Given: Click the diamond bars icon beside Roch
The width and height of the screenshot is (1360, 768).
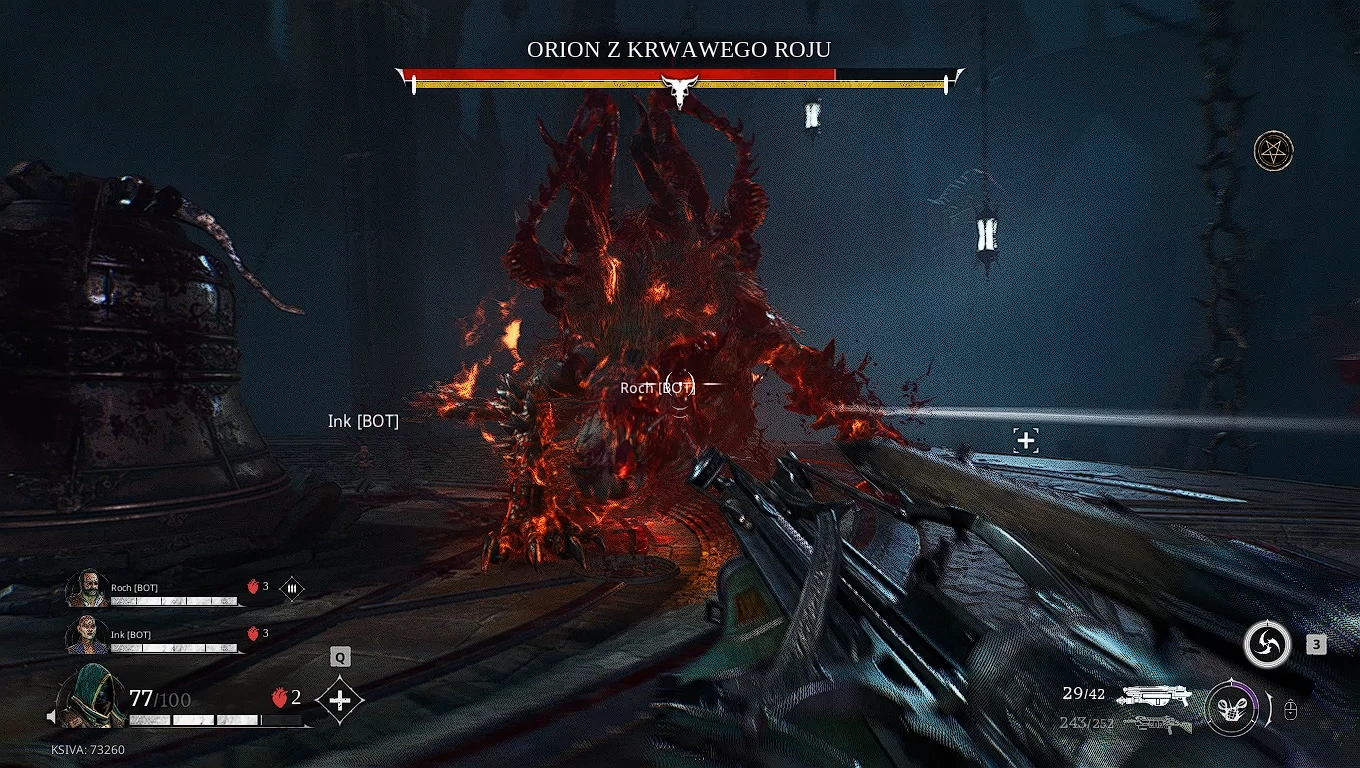Looking at the screenshot, I should coord(292,589).
